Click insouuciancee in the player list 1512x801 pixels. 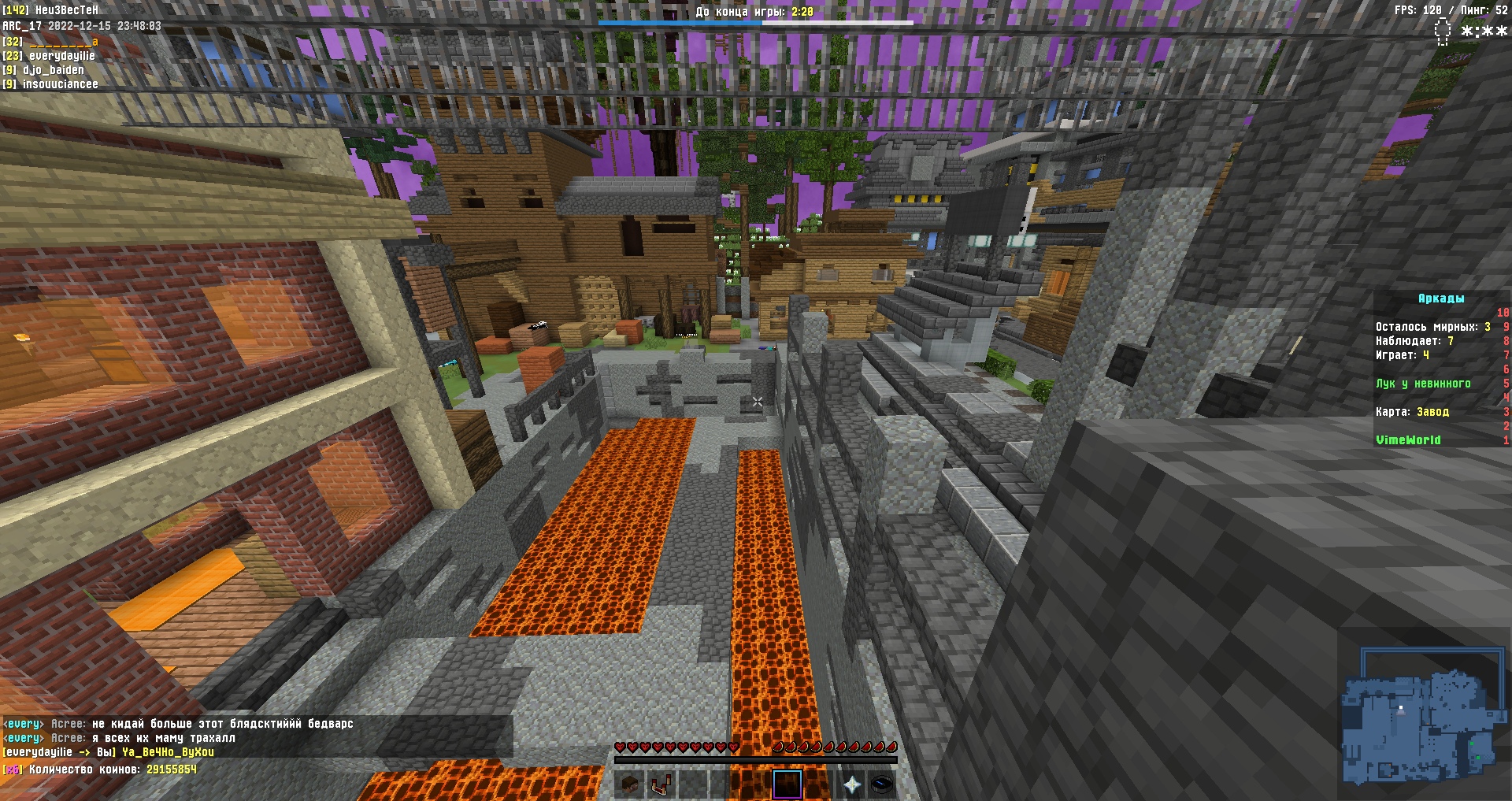(x=60, y=84)
